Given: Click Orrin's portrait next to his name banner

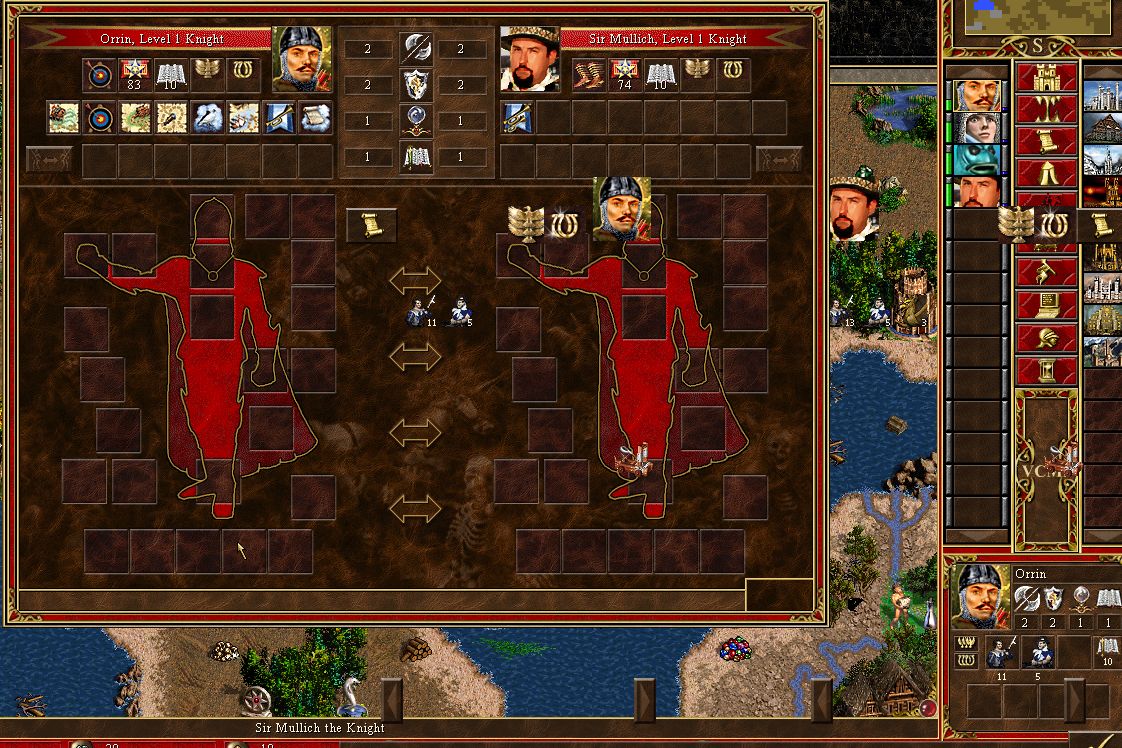Looking at the screenshot, I should pos(303,59).
